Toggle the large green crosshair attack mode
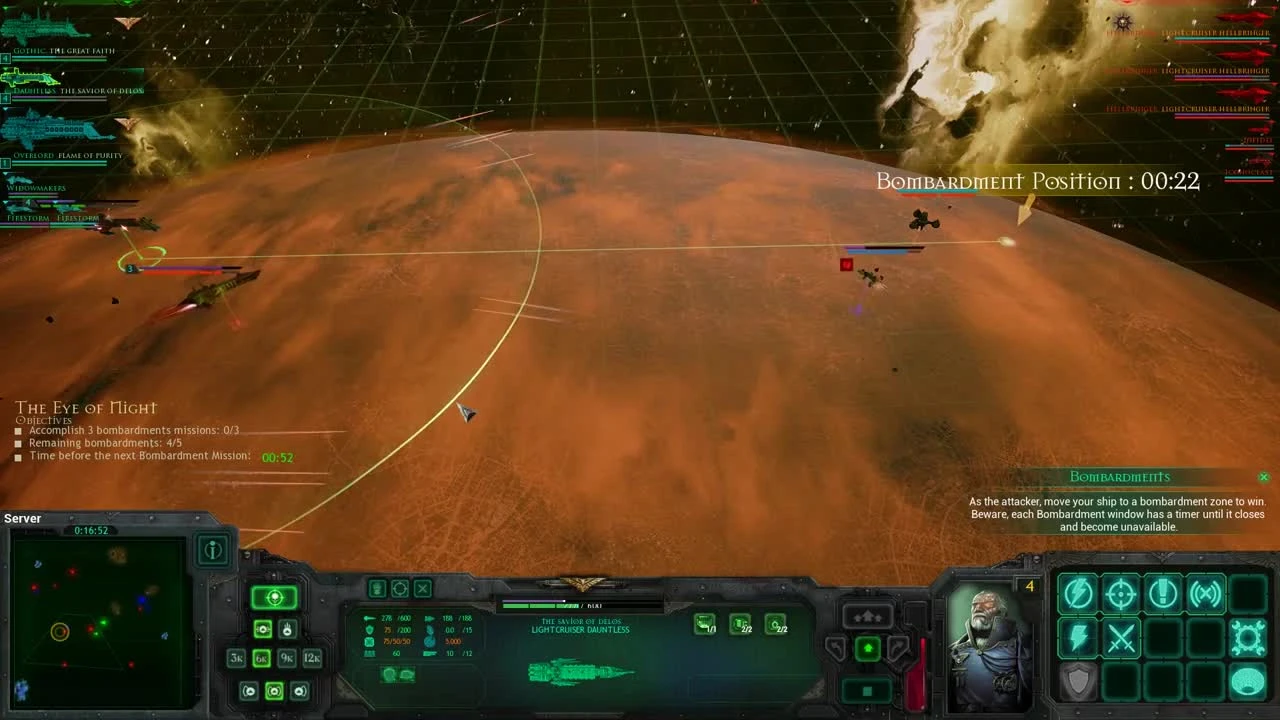The width and height of the screenshot is (1280, 720). pos(274,598)
